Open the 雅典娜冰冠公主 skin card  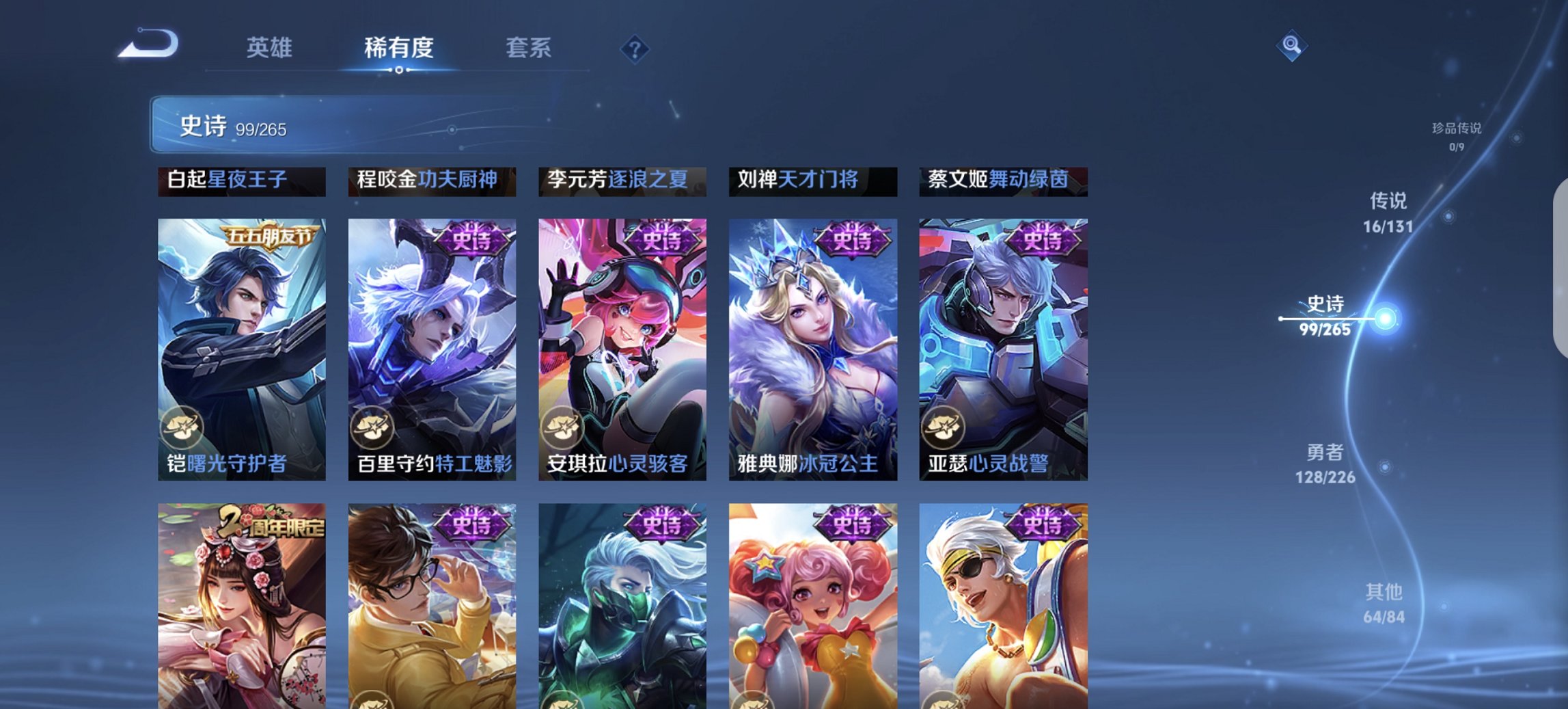tap(810, 342)
